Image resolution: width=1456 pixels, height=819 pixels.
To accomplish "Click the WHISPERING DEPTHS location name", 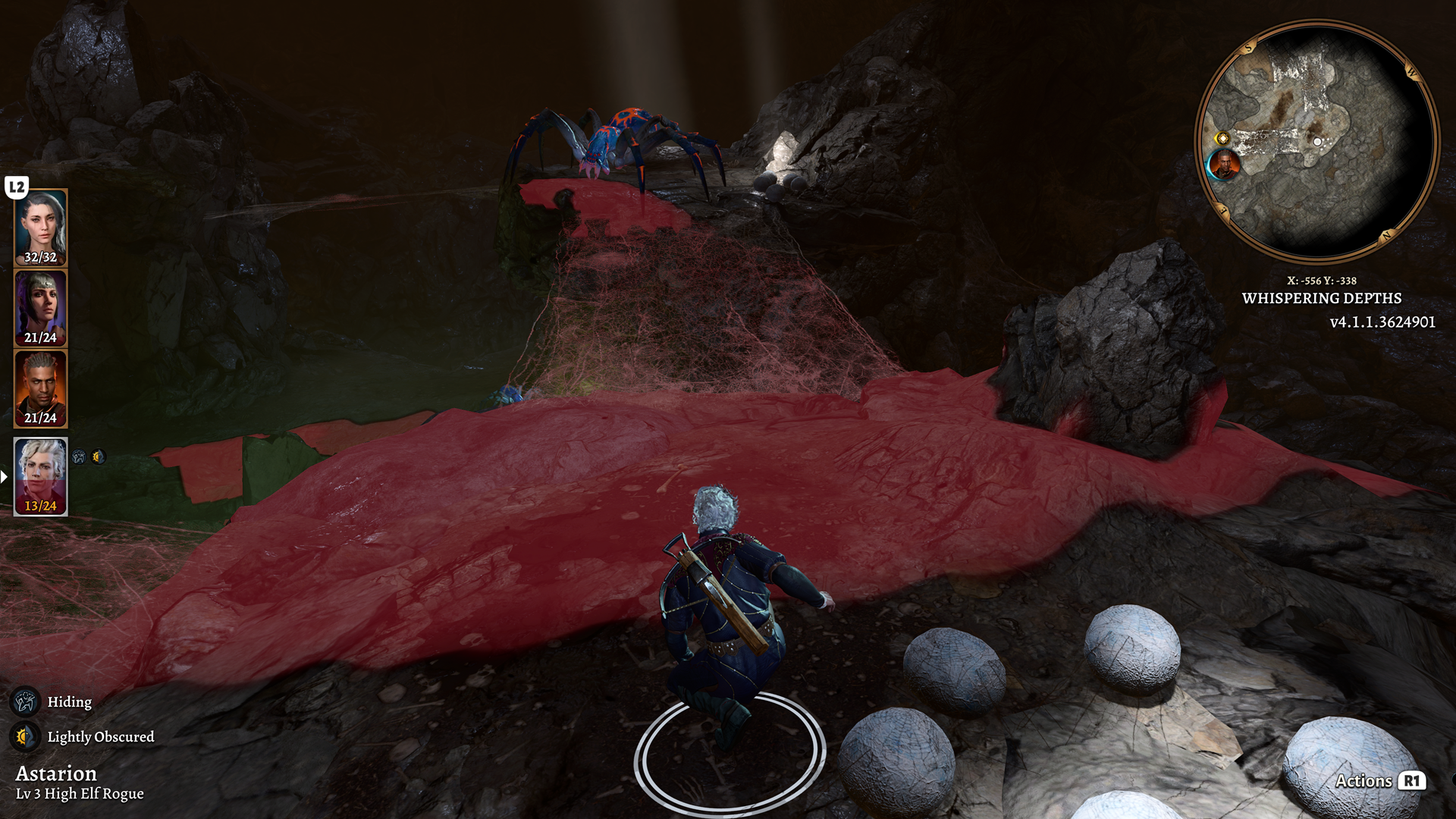I will 1321,299.
